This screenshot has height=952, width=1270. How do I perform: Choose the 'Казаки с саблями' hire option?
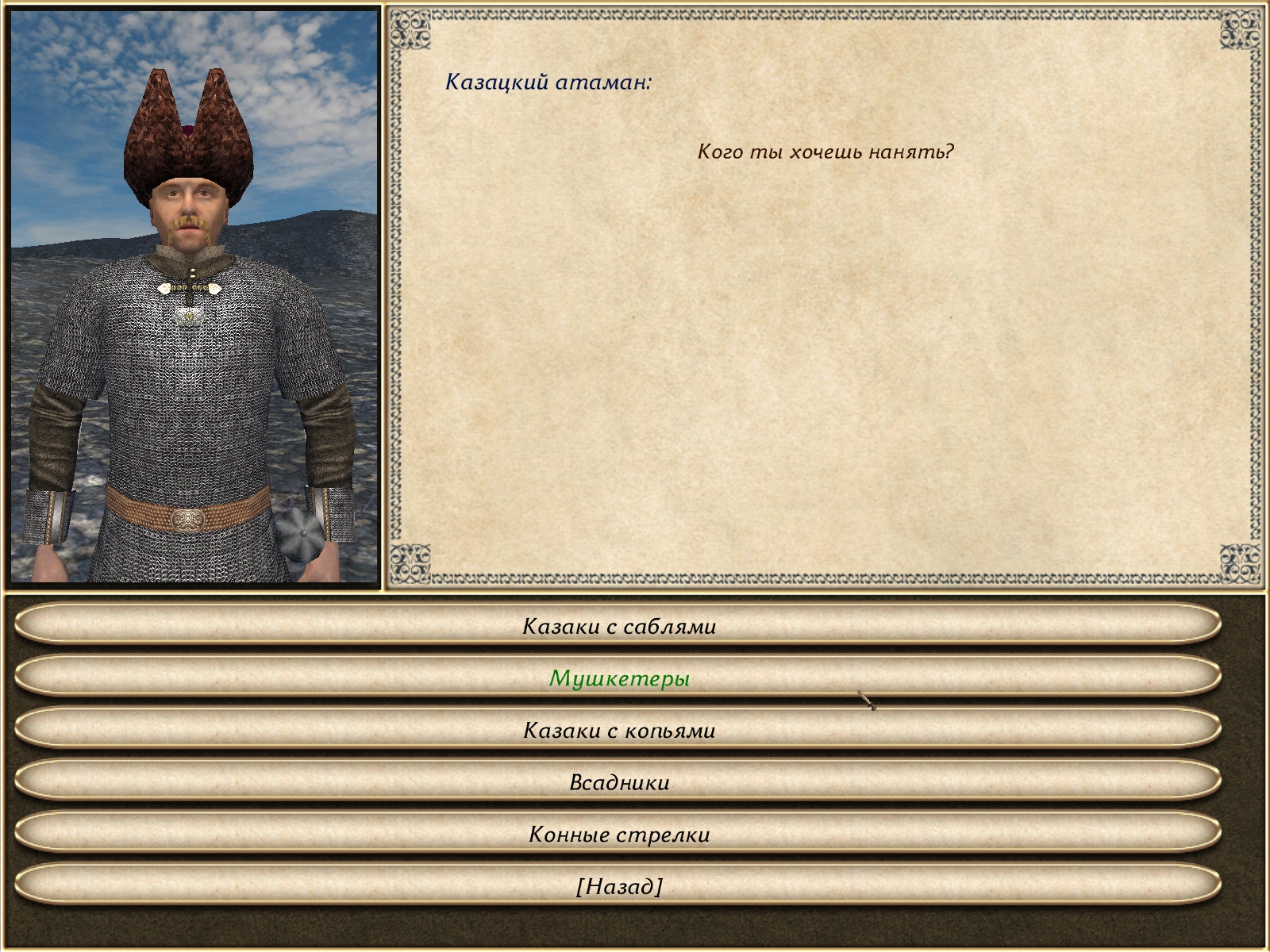[x=619, y=626]
